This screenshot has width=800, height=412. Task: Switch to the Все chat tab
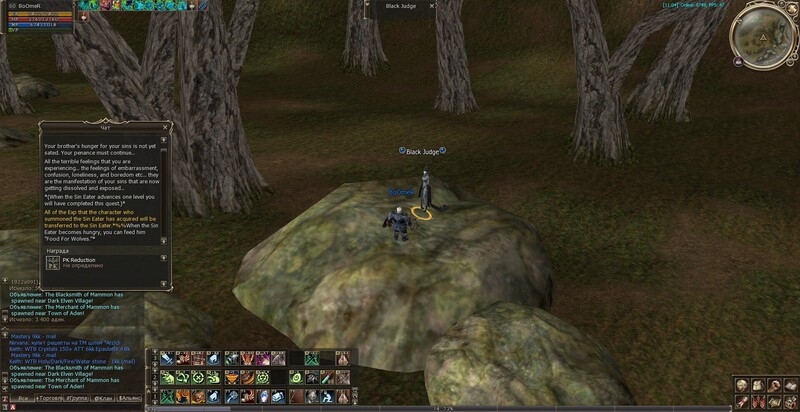(x=23, y=400)
